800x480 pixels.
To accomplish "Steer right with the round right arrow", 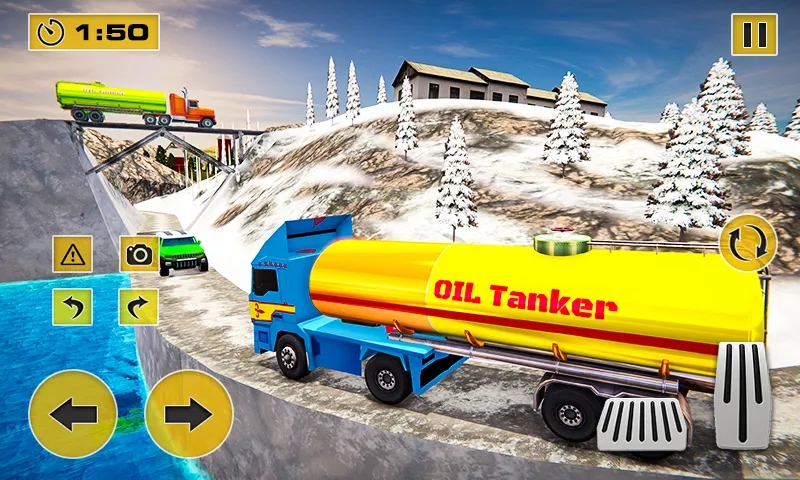I will (x=188, y=414).
